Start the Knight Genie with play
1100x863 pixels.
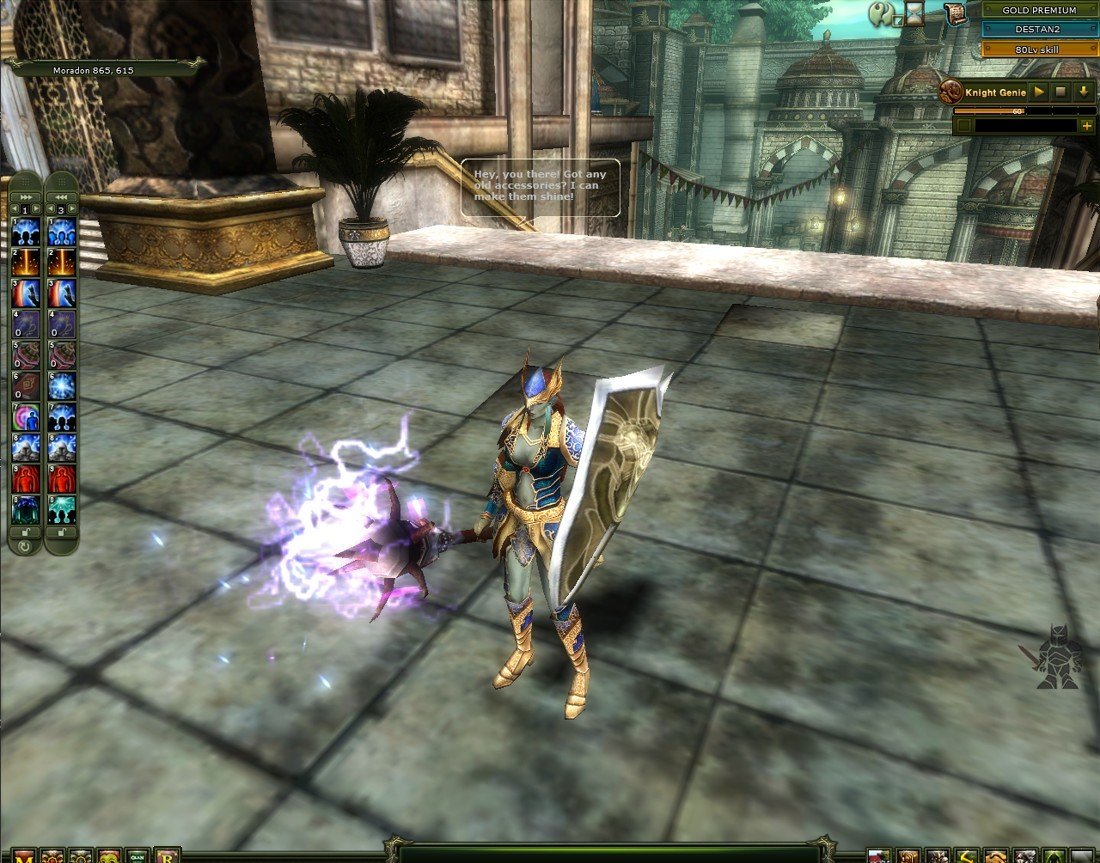[x=1040, y=92]
